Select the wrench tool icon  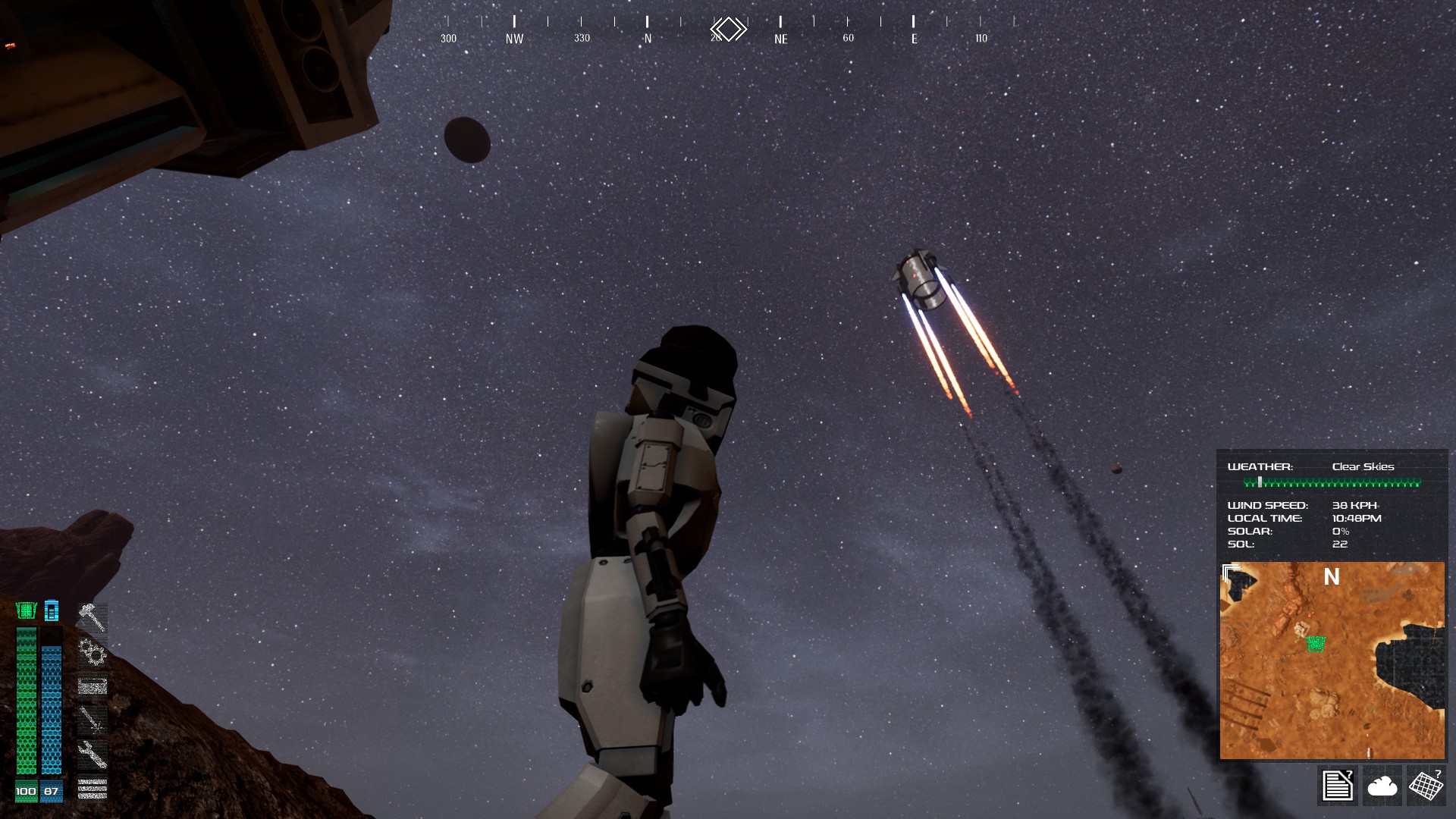pyautogui.click(x=92, y=754)
